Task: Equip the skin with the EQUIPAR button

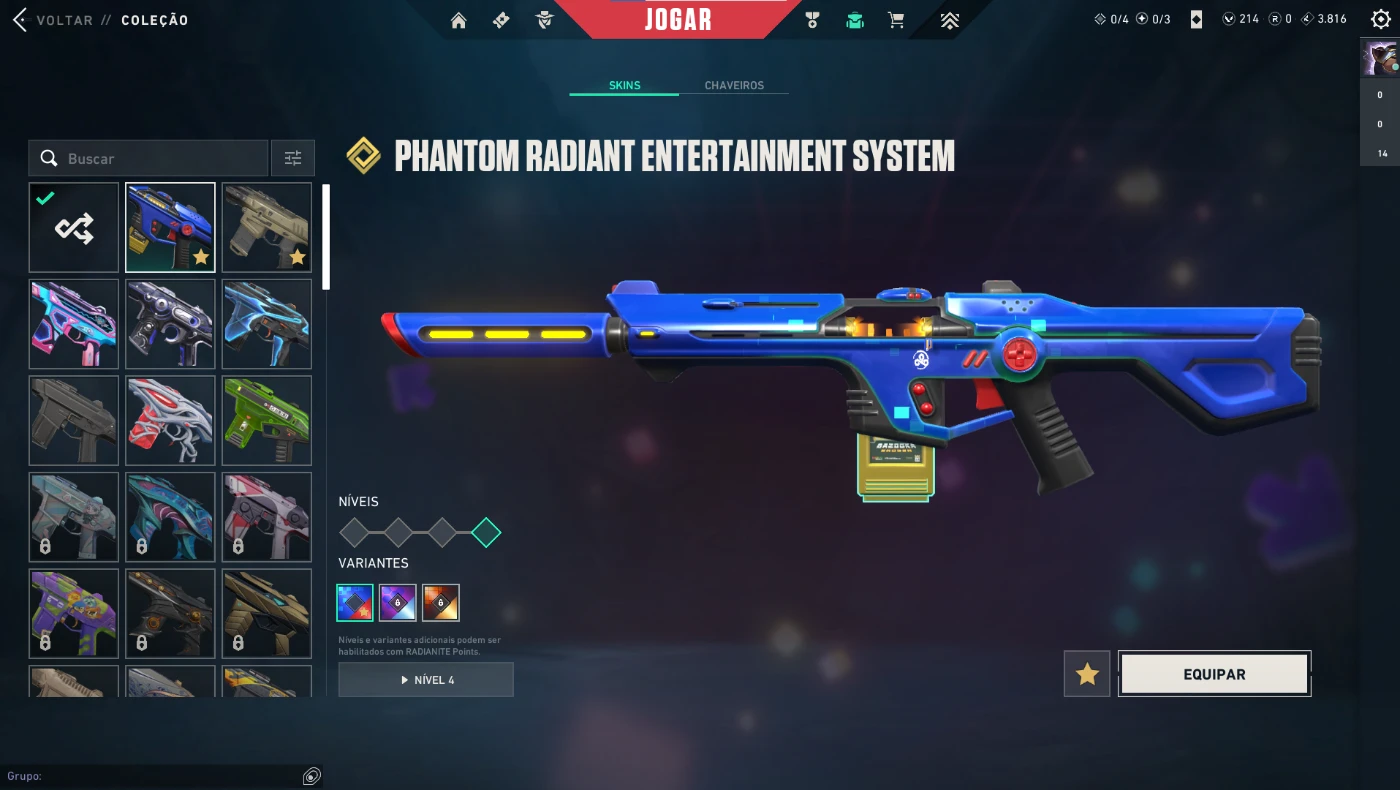Action: (x=1214, y=674)
